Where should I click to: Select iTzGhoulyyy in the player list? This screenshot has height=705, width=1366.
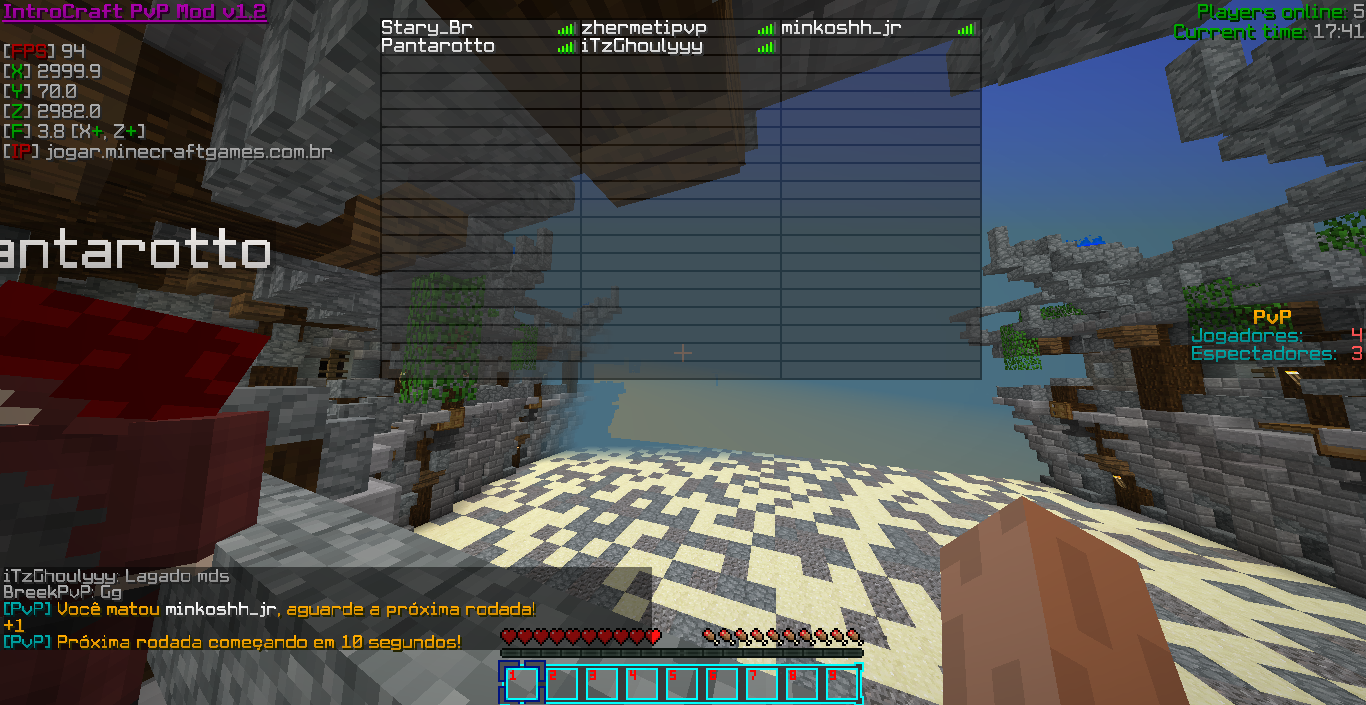(642, 46)
